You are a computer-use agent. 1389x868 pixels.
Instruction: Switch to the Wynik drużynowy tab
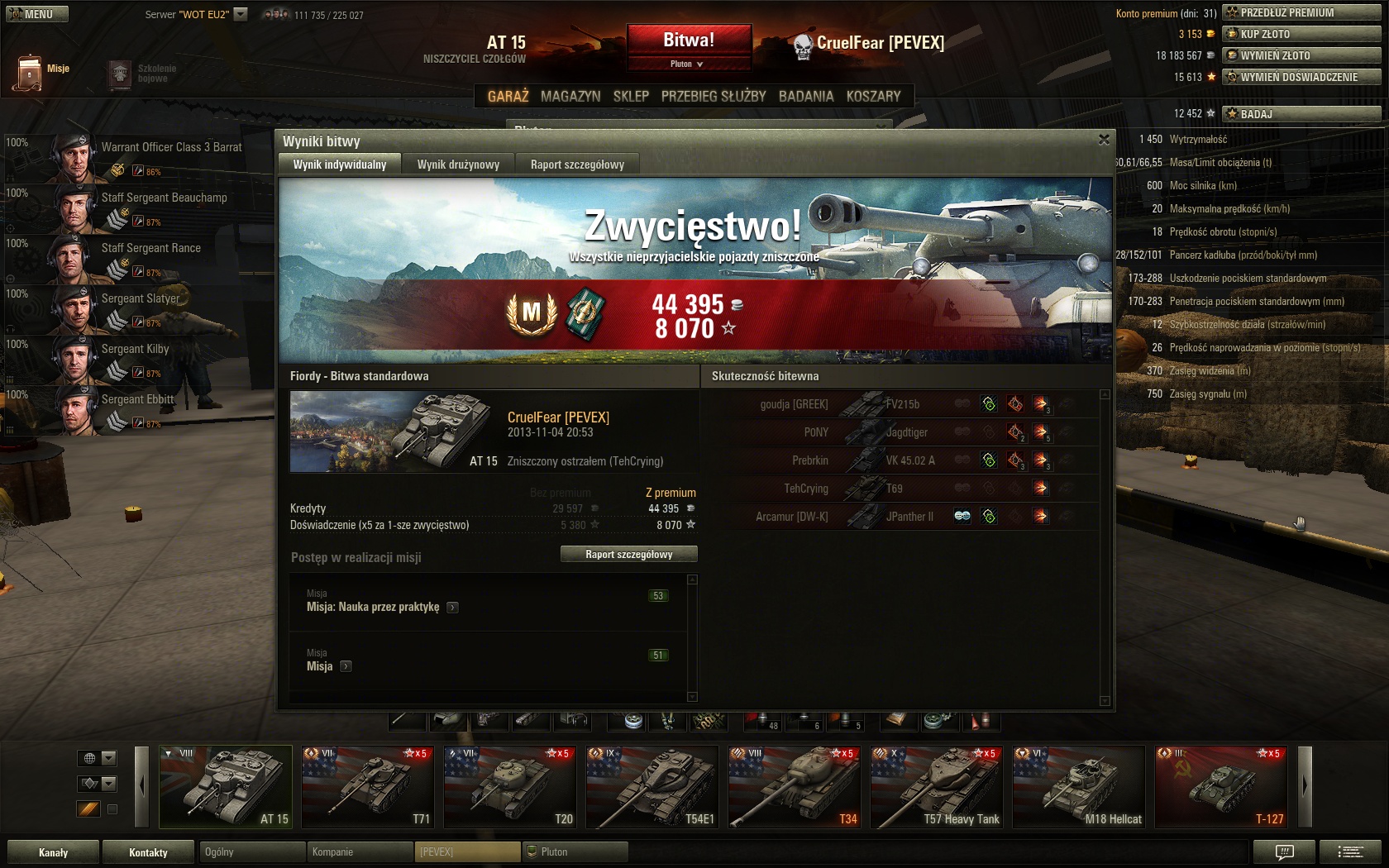tap(458, 165)
